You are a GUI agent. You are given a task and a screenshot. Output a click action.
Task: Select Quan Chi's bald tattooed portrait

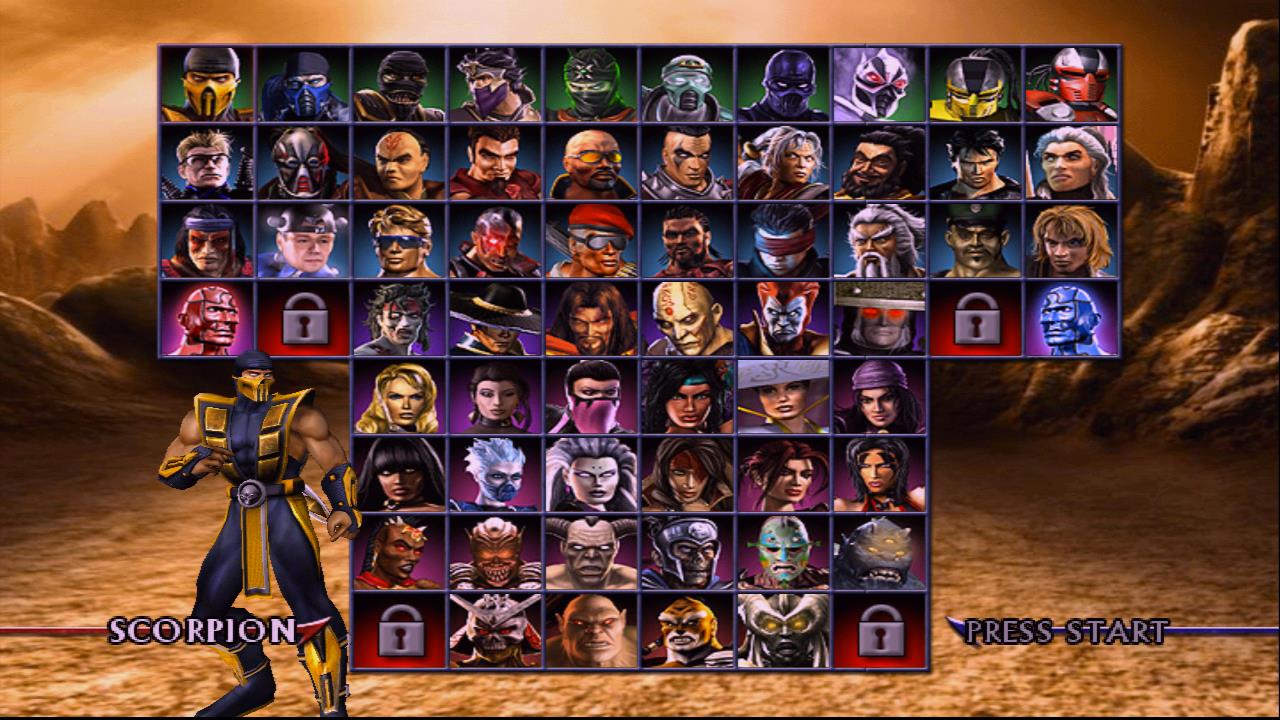click(690, 318)
